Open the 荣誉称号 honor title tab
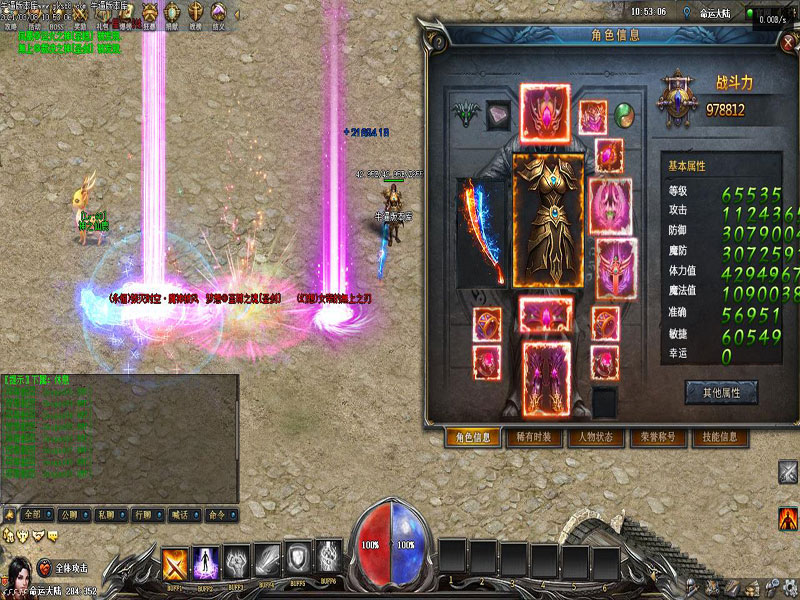Screen dimensions: 800x600 click(657, 438)
